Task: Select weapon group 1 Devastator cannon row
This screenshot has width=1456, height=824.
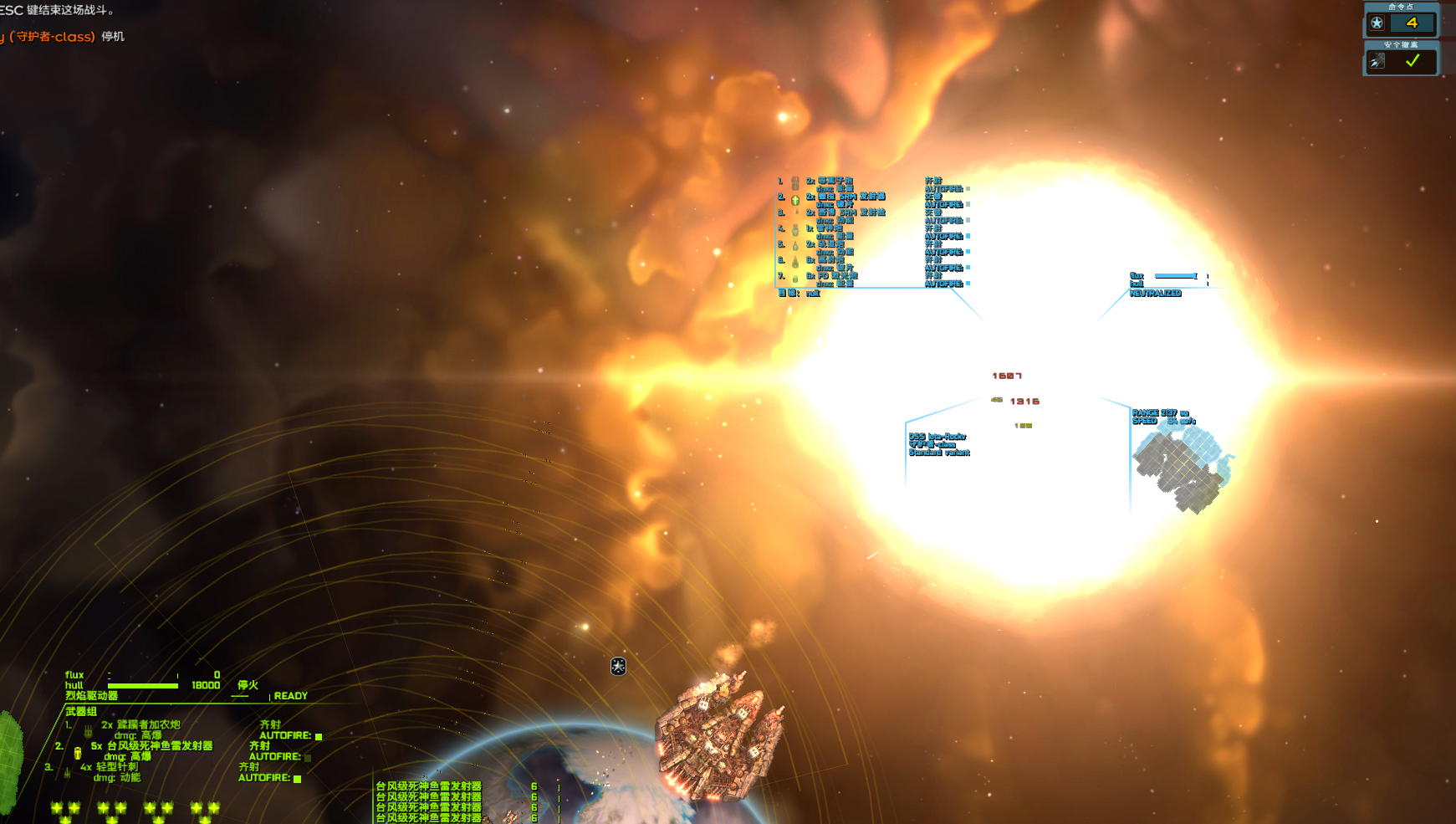Action: pos(140,725)
